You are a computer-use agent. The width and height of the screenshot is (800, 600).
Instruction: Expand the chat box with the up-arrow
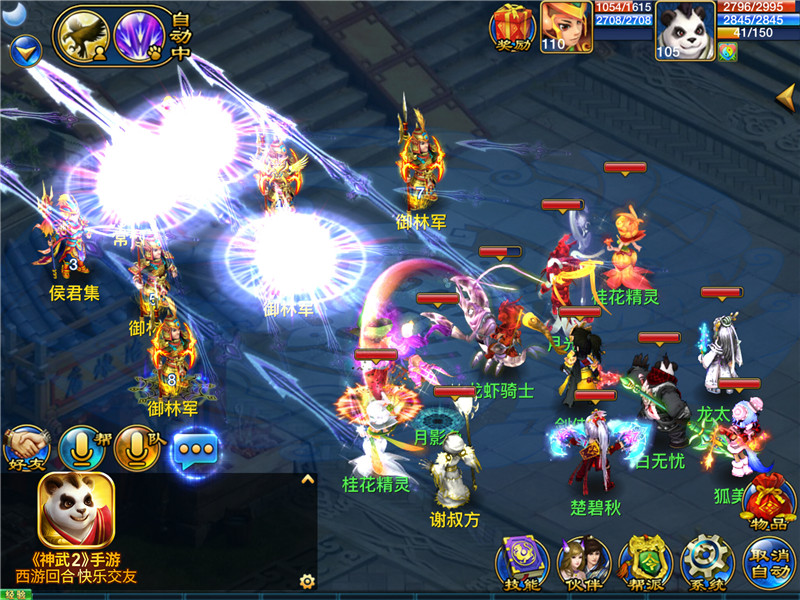308,480
